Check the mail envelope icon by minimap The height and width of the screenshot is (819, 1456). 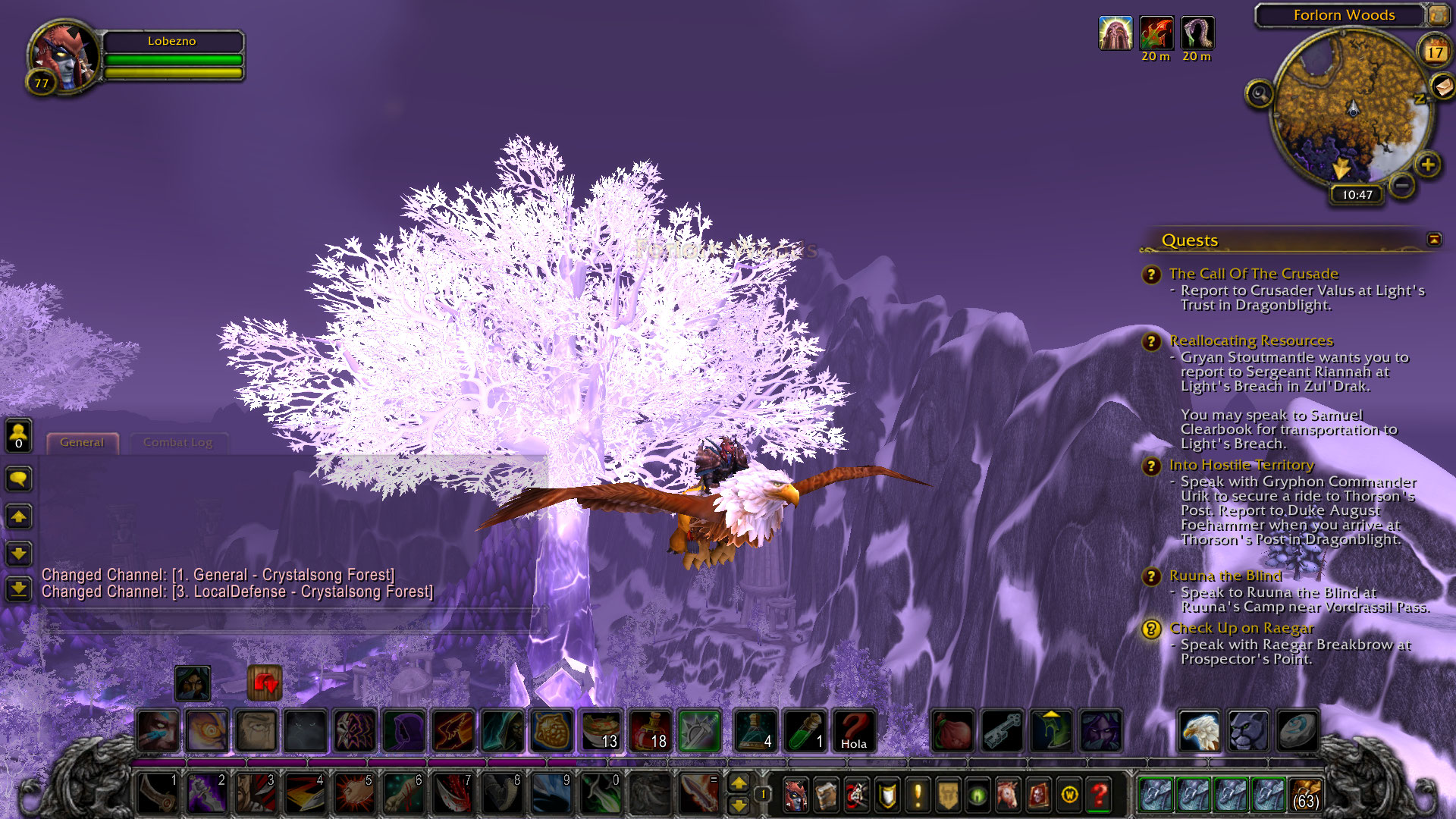(x=1442, y=87)
